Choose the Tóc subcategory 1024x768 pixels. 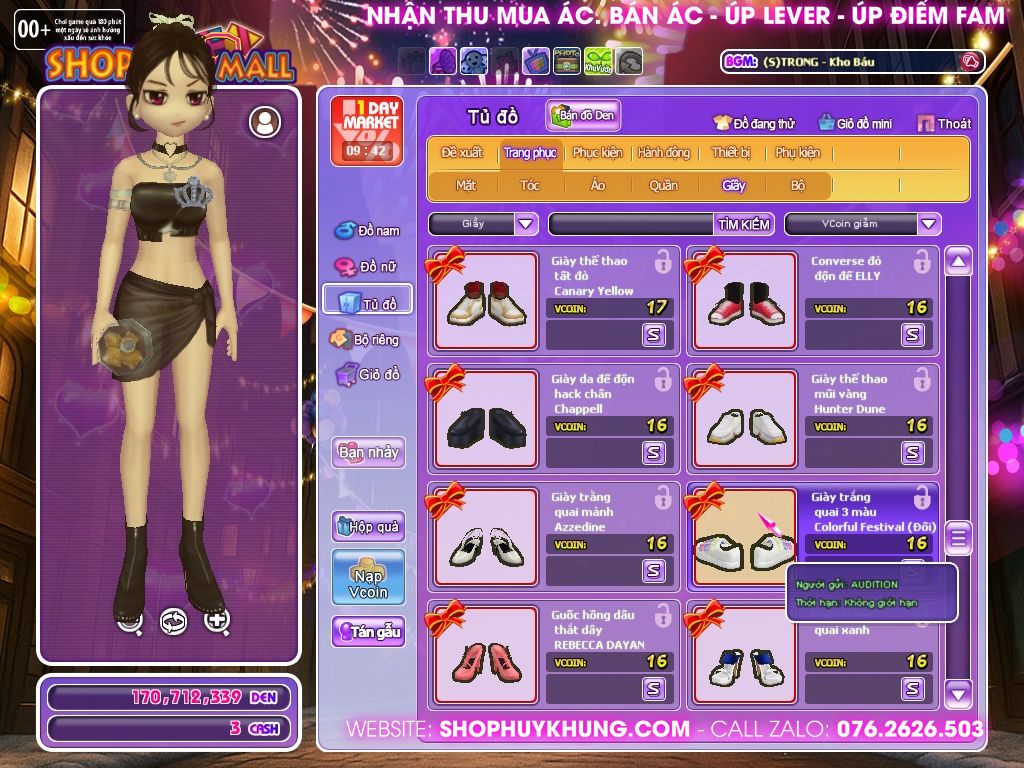point(530,185)
